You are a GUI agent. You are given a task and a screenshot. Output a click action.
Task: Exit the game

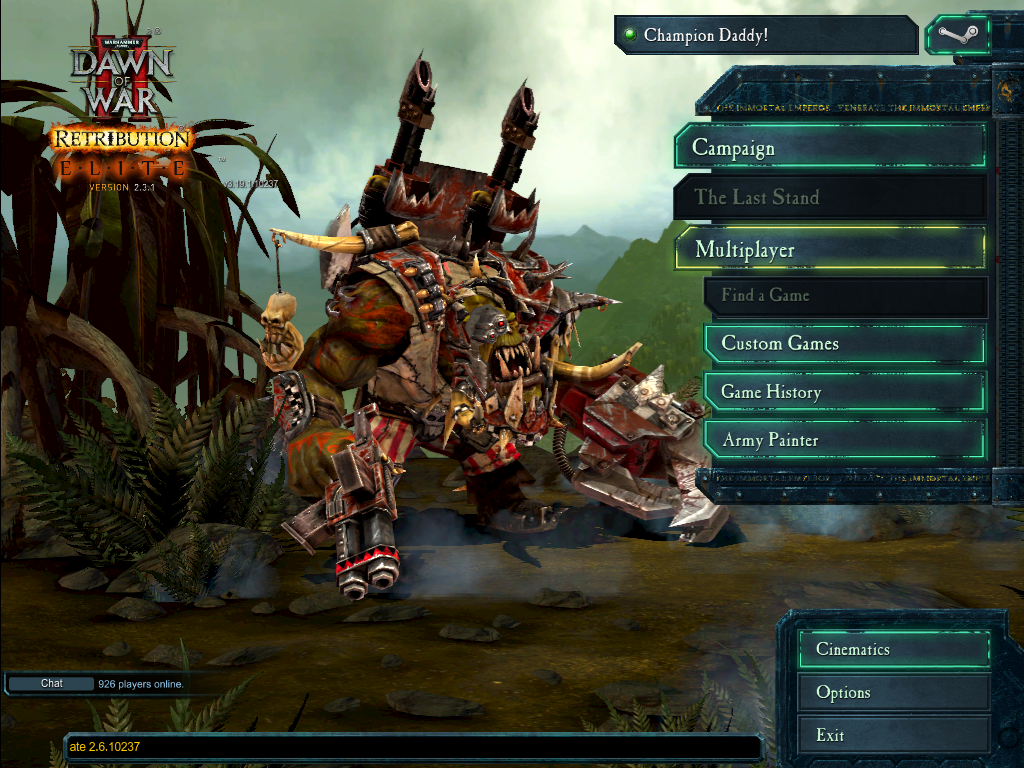click(x=894, y=735)
